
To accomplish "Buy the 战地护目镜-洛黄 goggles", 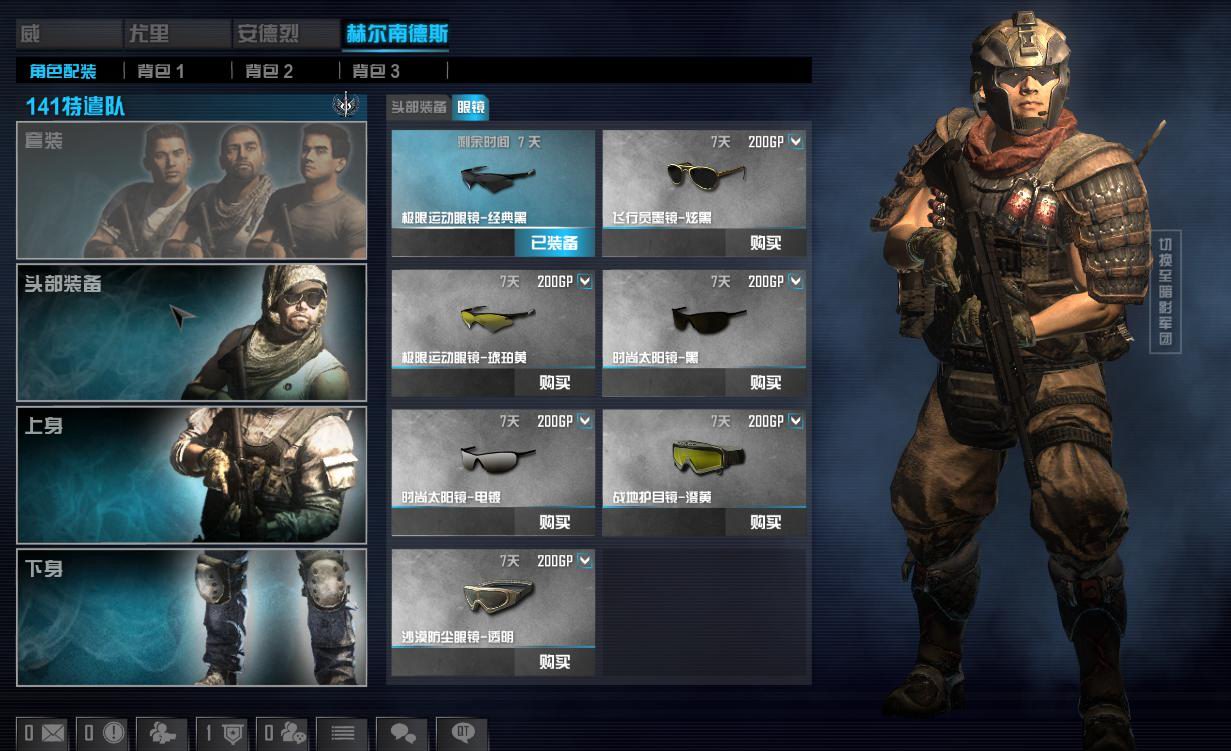I will click(x=765, y=522).
